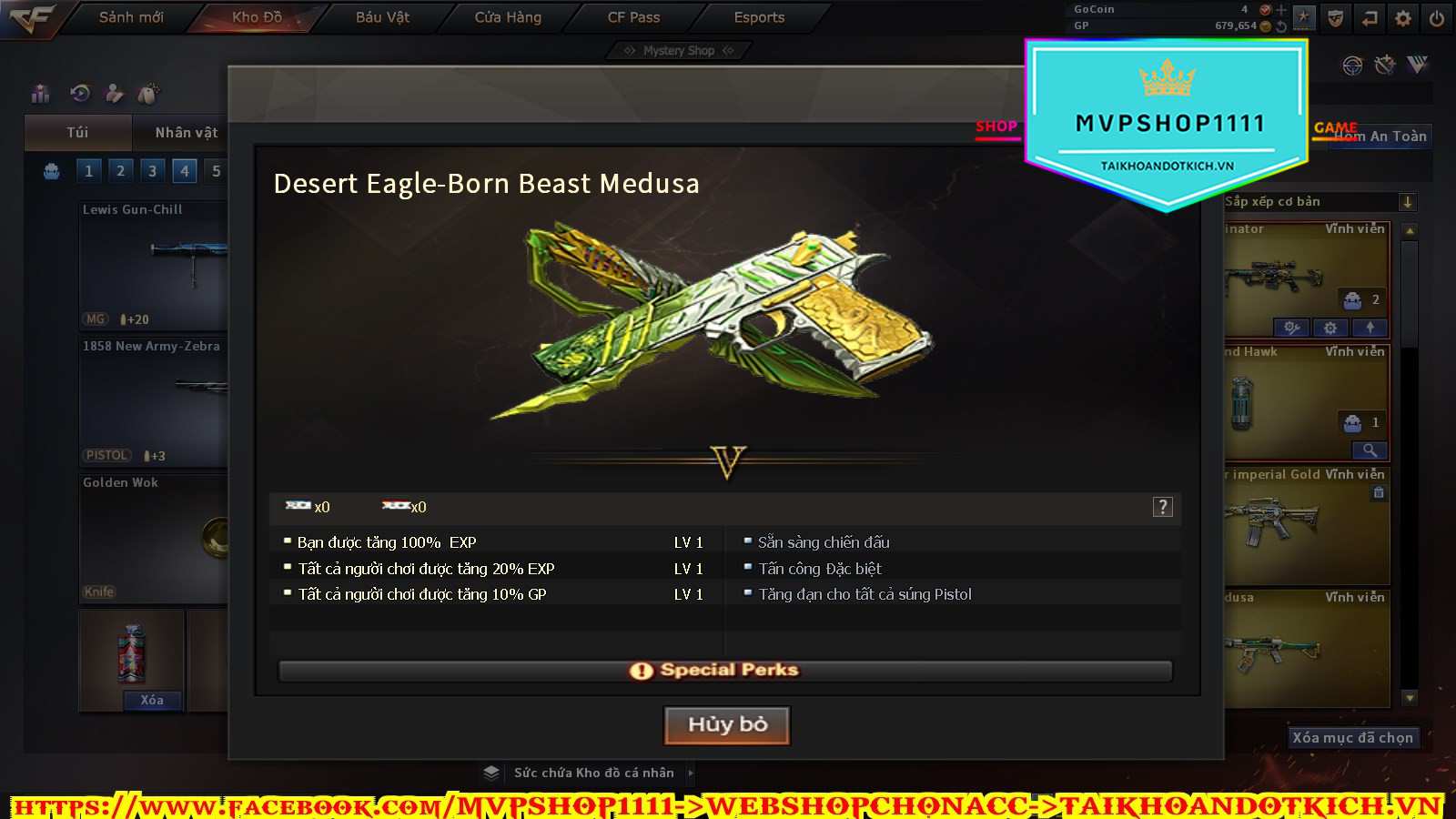Cancel with the Hủy bỏ button
This screenshot has height=819, width=1456.
(727, 725)
